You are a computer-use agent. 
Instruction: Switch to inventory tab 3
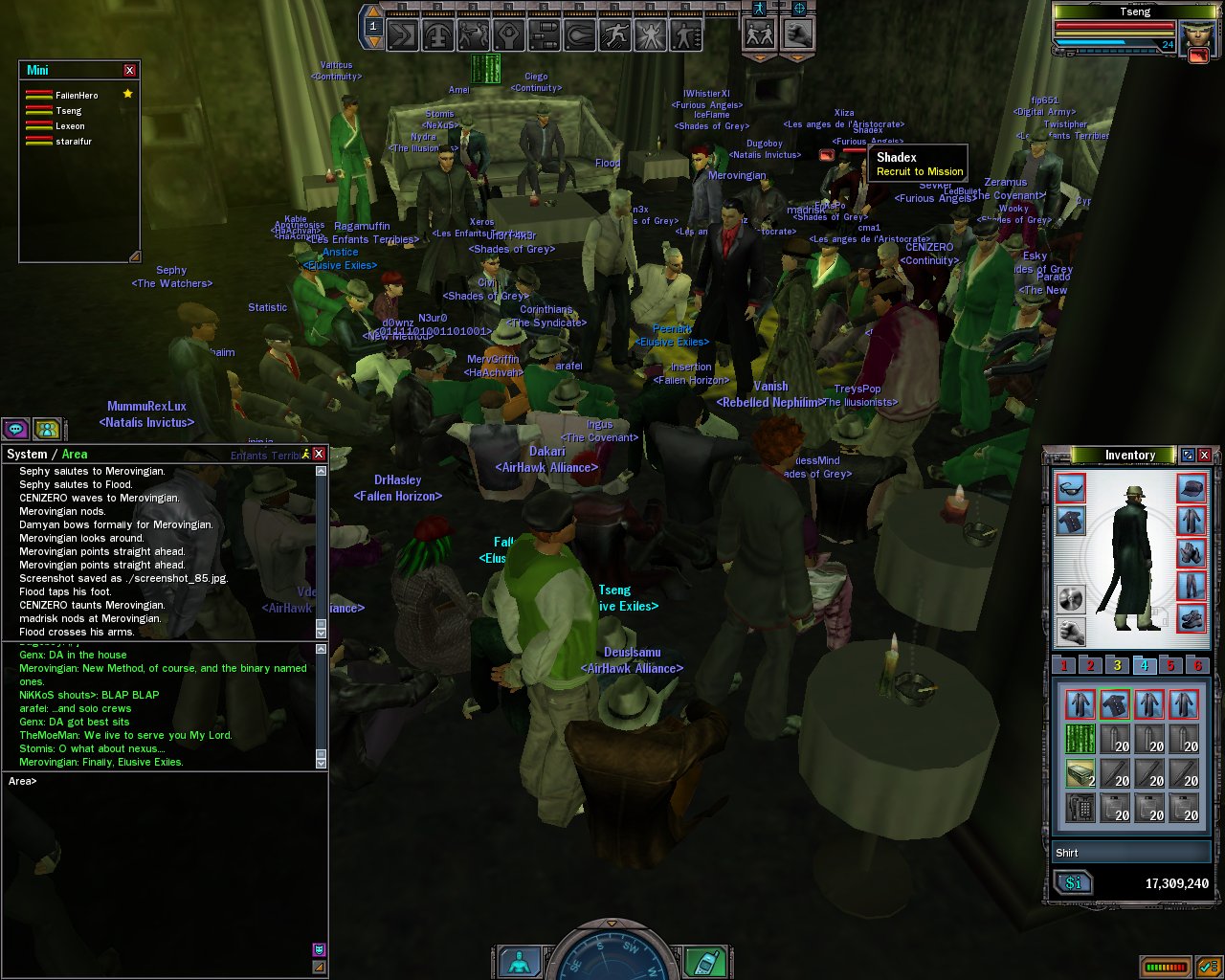(1117, 666)
